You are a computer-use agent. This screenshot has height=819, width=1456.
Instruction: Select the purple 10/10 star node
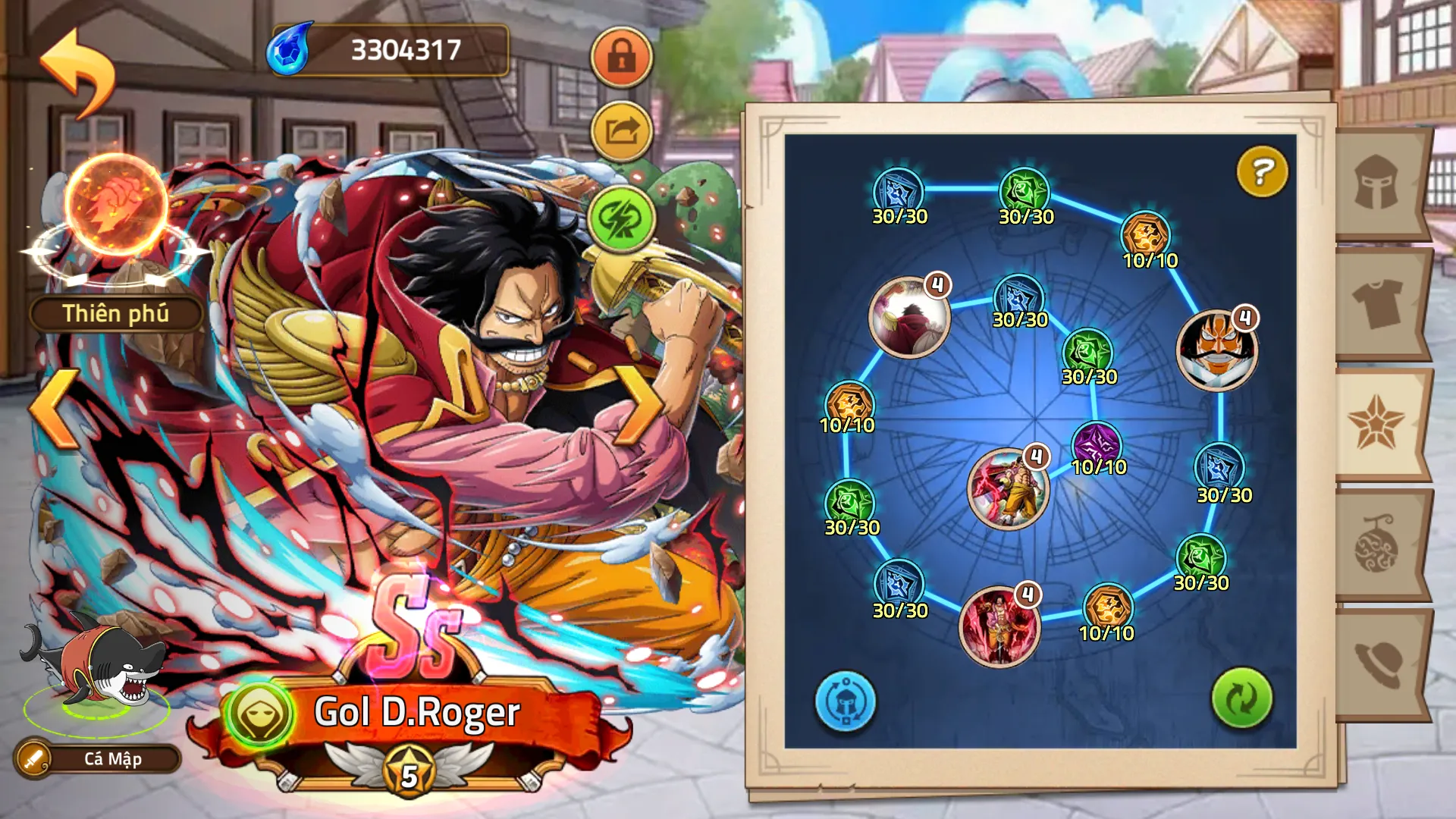[x=1097, y=444]
